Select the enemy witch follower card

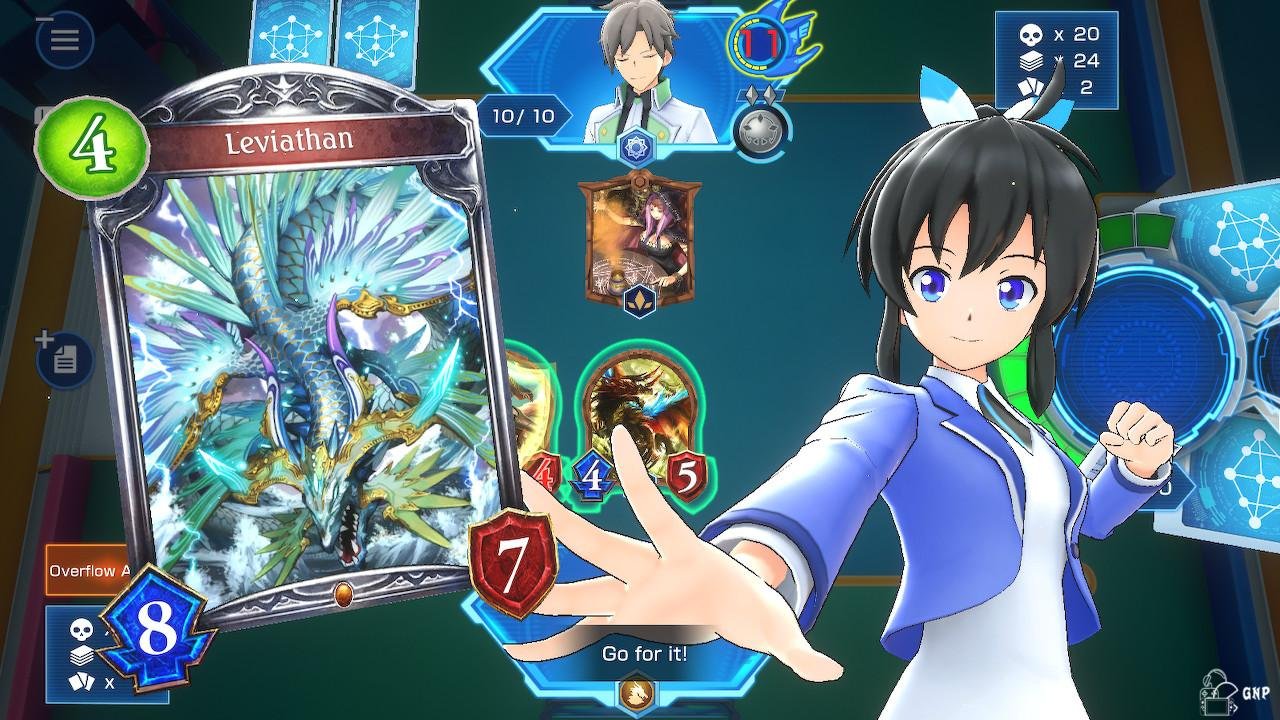click(640, 240)
